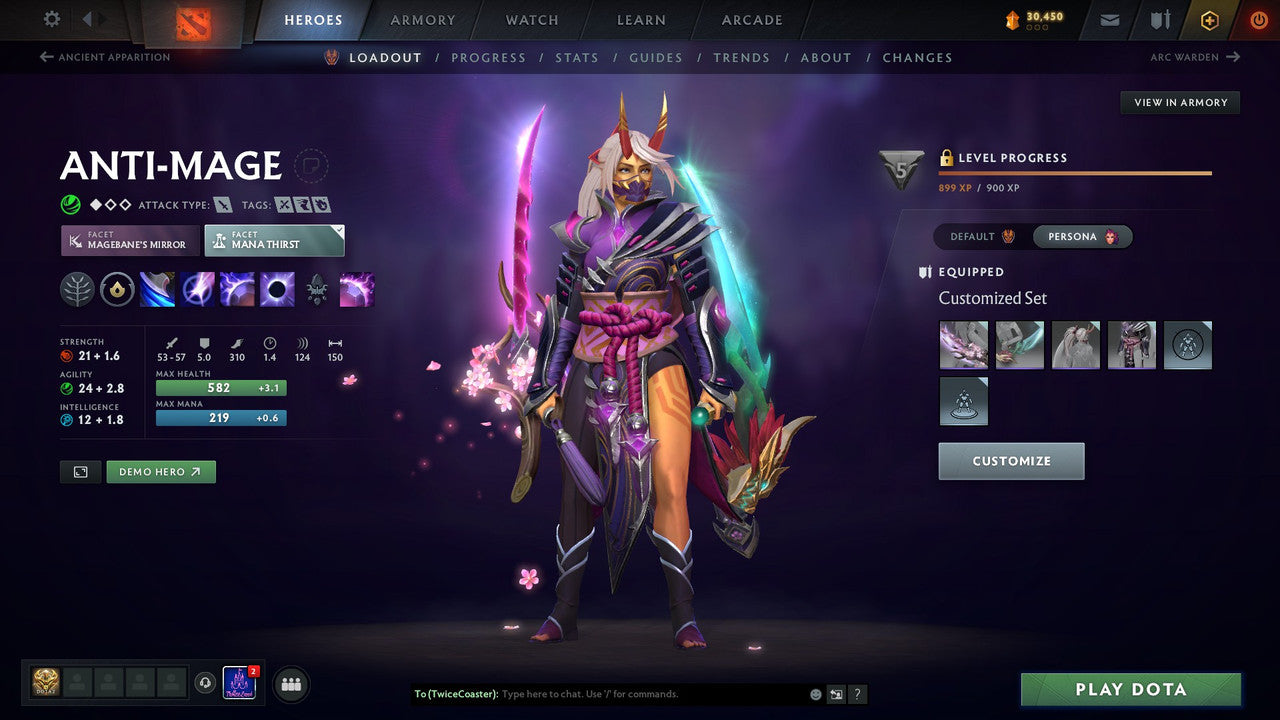
Task: Click the Mana Void ultimate ability icon
Action: [277, 289]
